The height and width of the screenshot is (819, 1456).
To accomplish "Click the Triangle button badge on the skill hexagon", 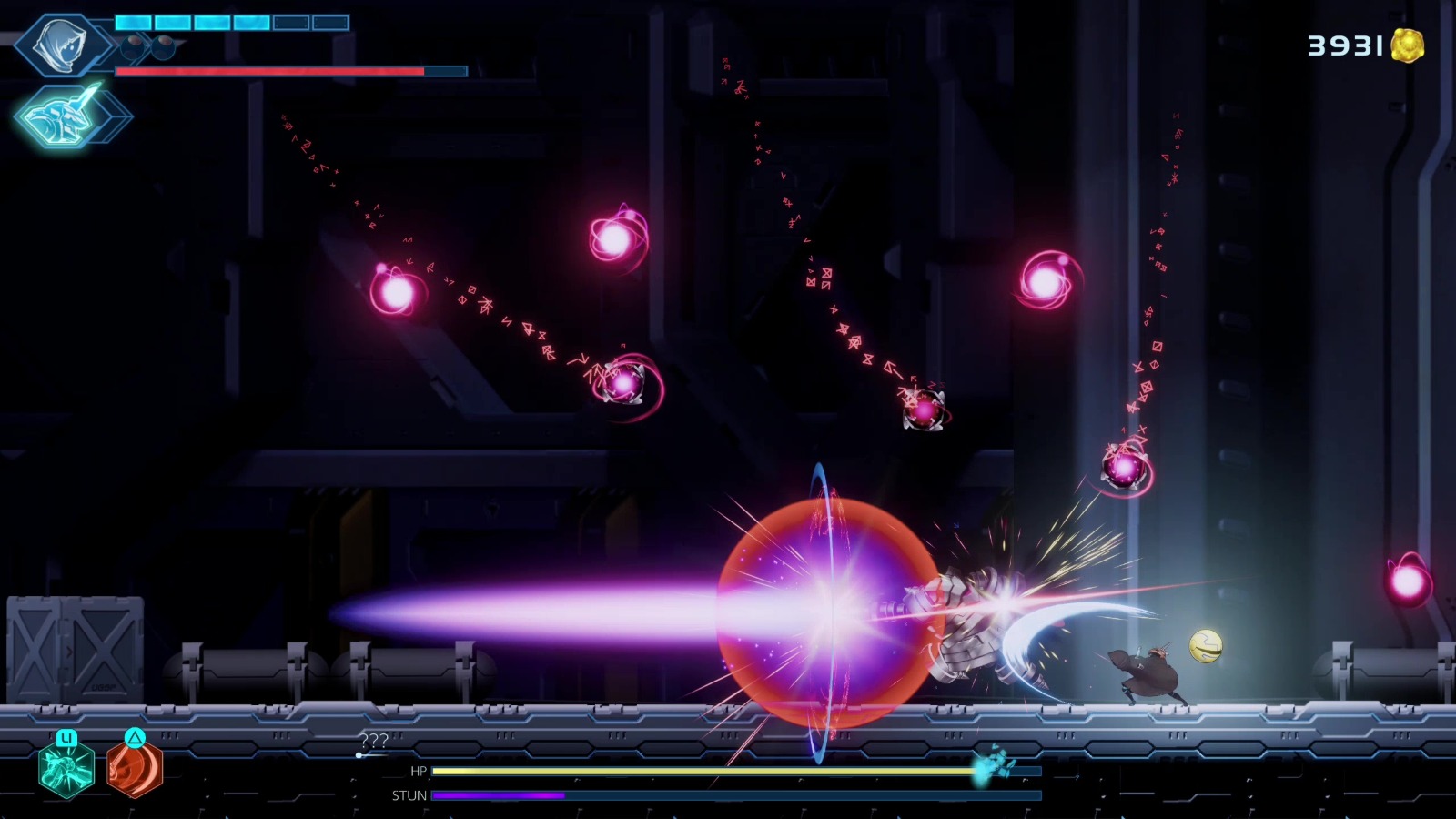I will point(136,737).
